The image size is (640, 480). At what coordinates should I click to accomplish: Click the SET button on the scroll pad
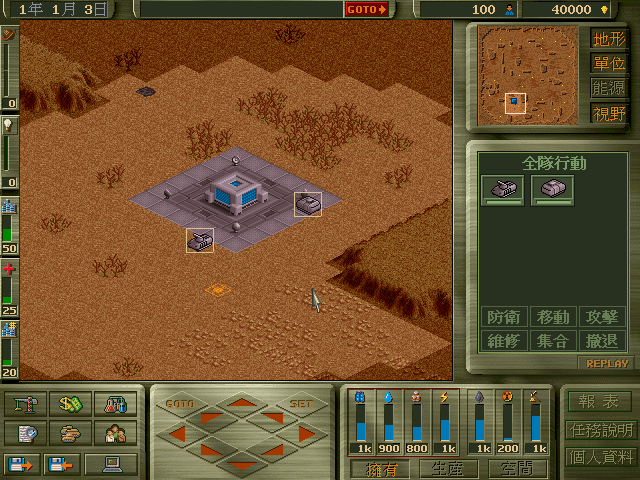click(301, 404)
